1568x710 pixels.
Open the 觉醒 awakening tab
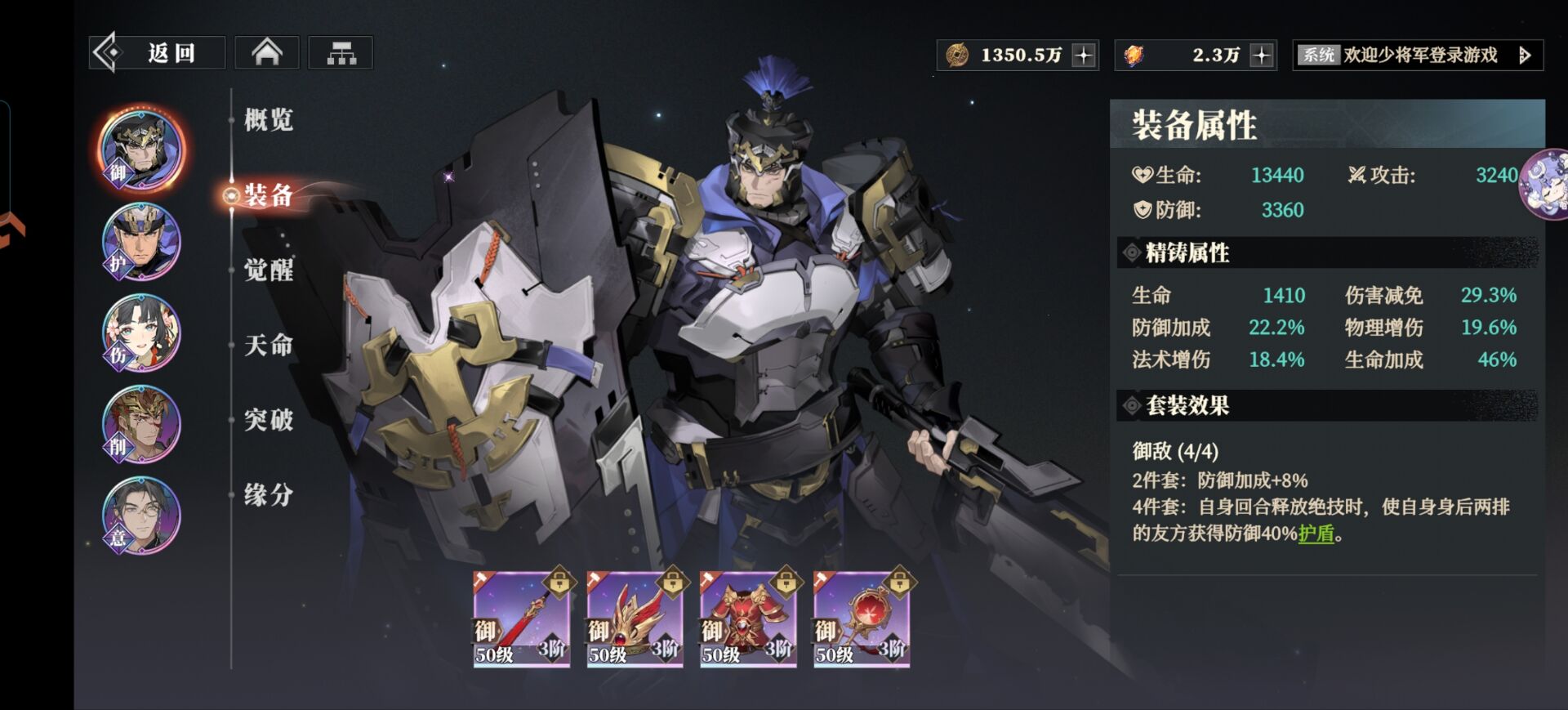point(268,270)
